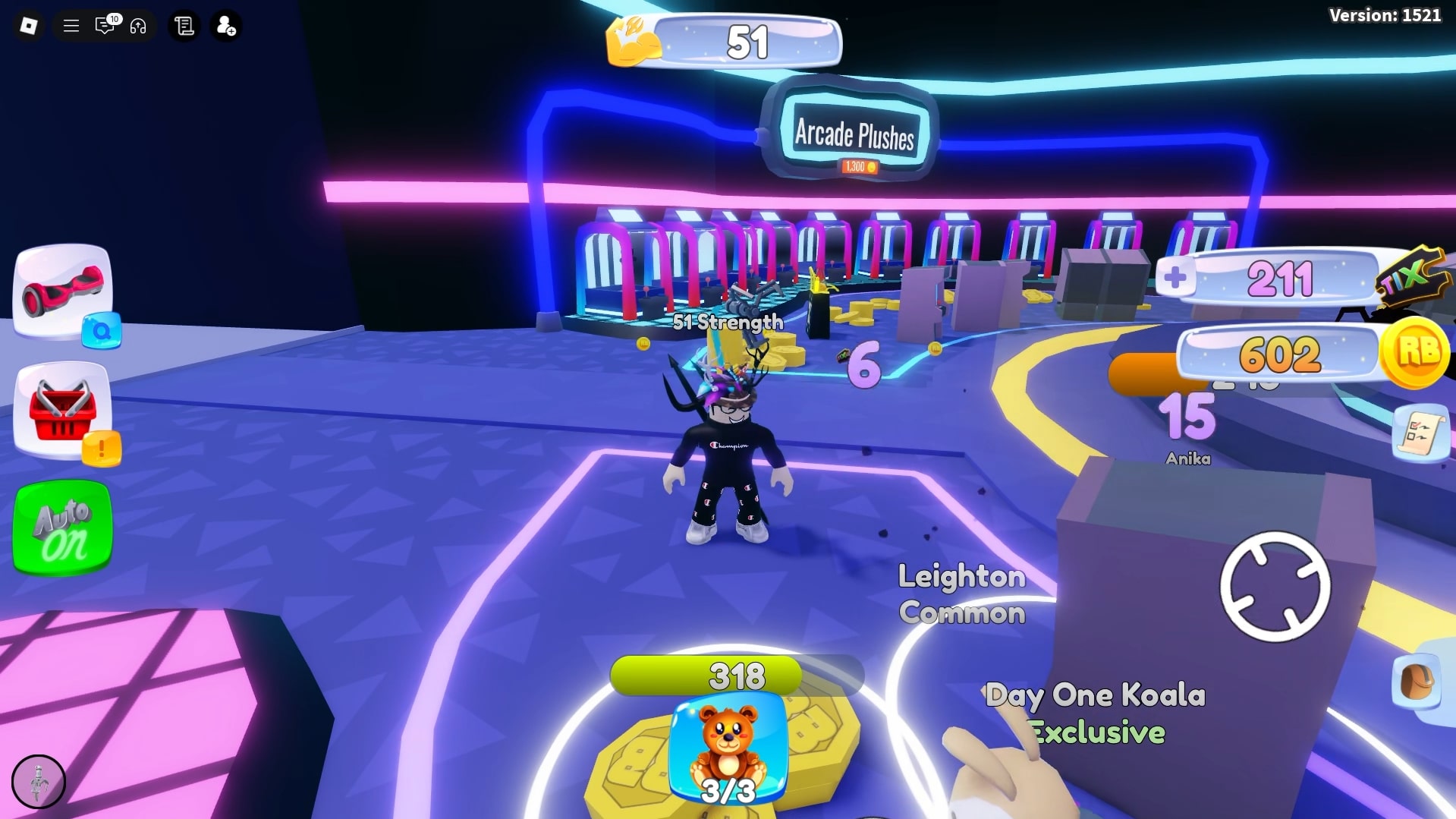Click the voice chat headphones icon
The height and width of the screenshot is (819, 1456).
pos(137,26)
